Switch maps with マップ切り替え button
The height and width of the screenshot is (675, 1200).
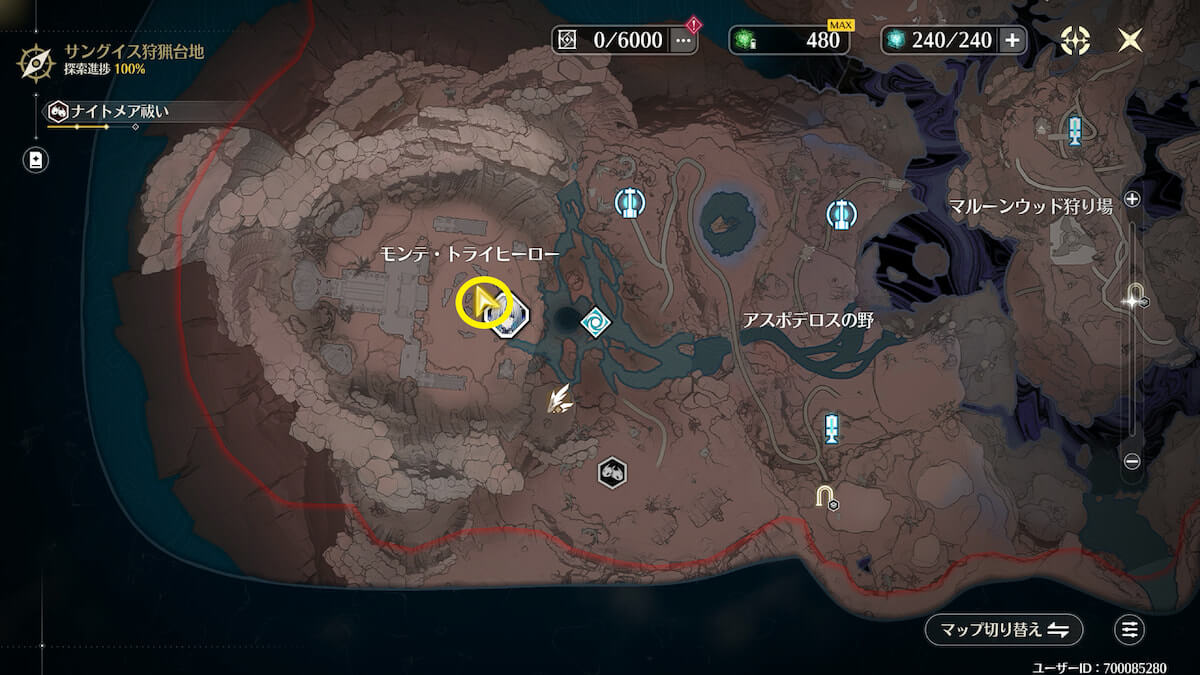[1003, 629]
